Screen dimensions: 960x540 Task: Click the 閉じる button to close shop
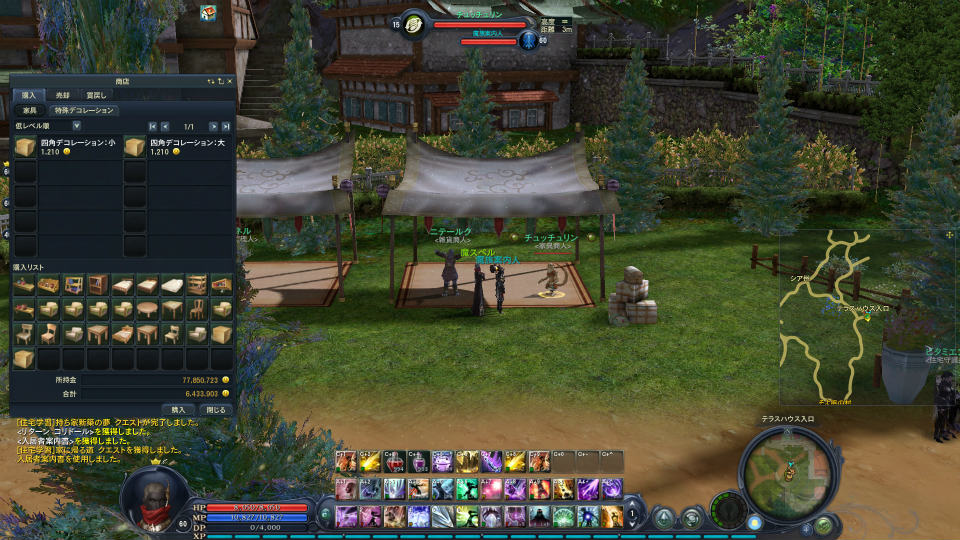pos(215,409)
